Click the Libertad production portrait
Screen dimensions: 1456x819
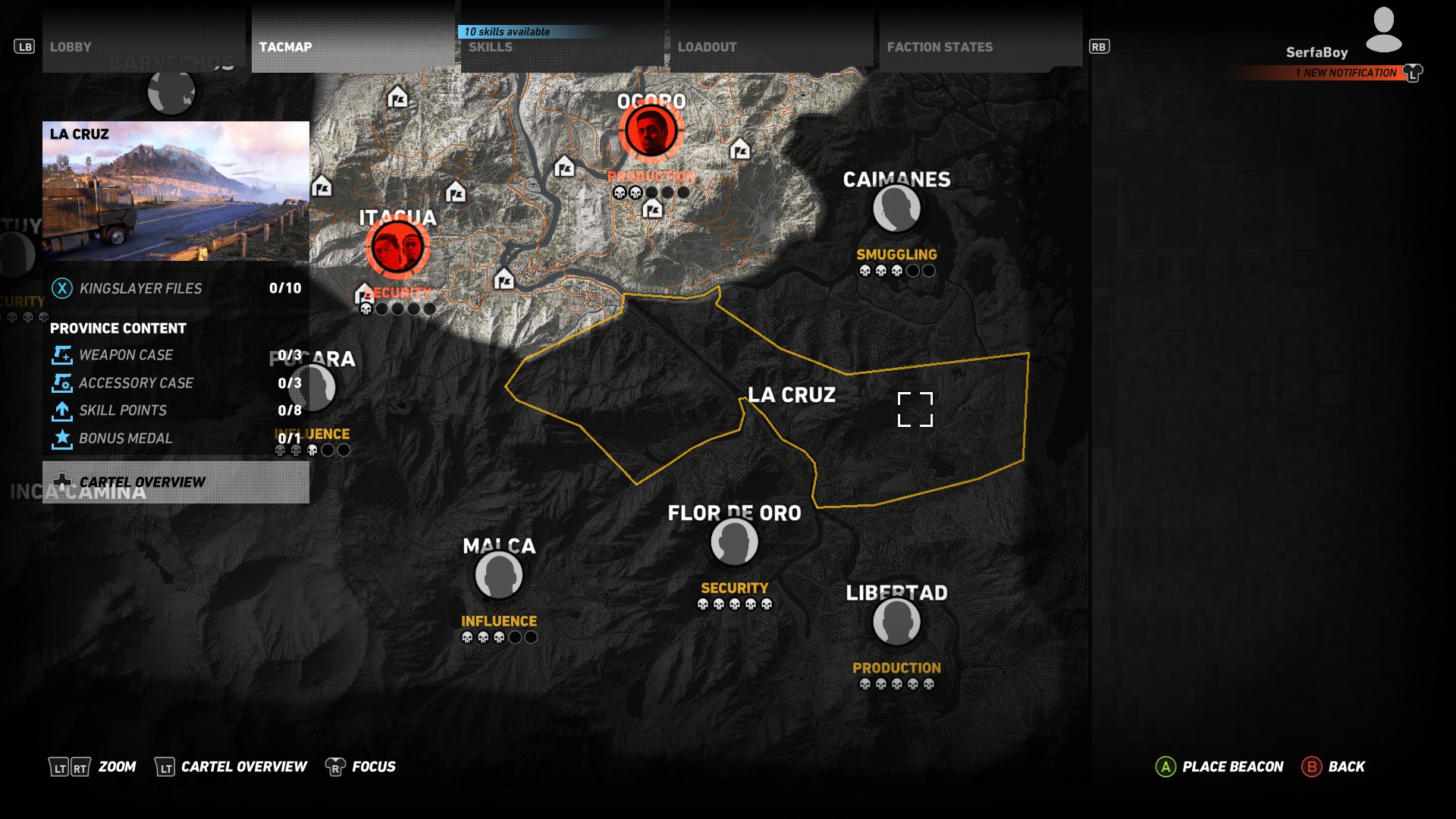[x=896, y=623]
